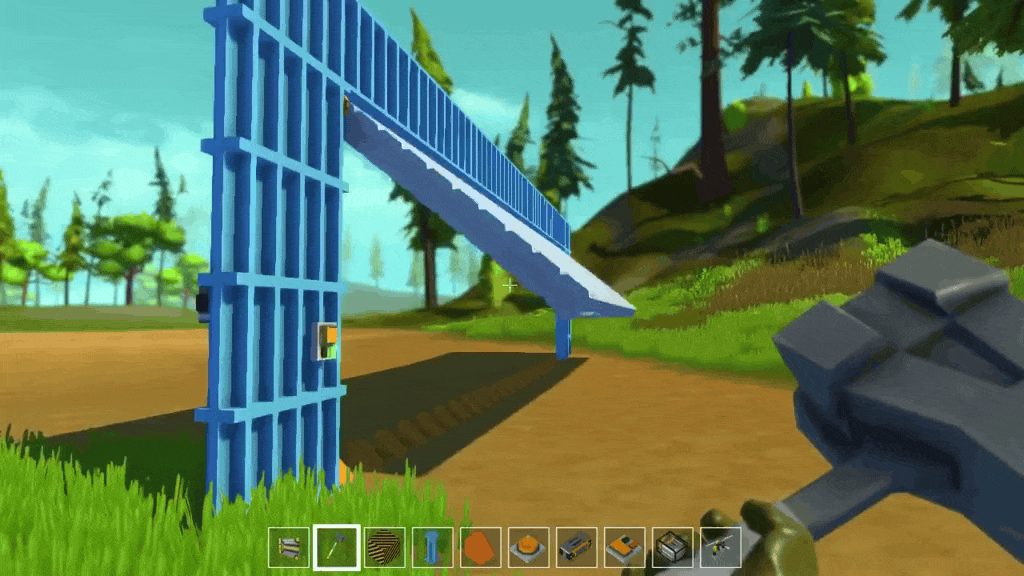The height and width of the screenshot is (576, 1024).
Task: Select the yellow-black striped block slot
Action: click(x=384, y=547)
